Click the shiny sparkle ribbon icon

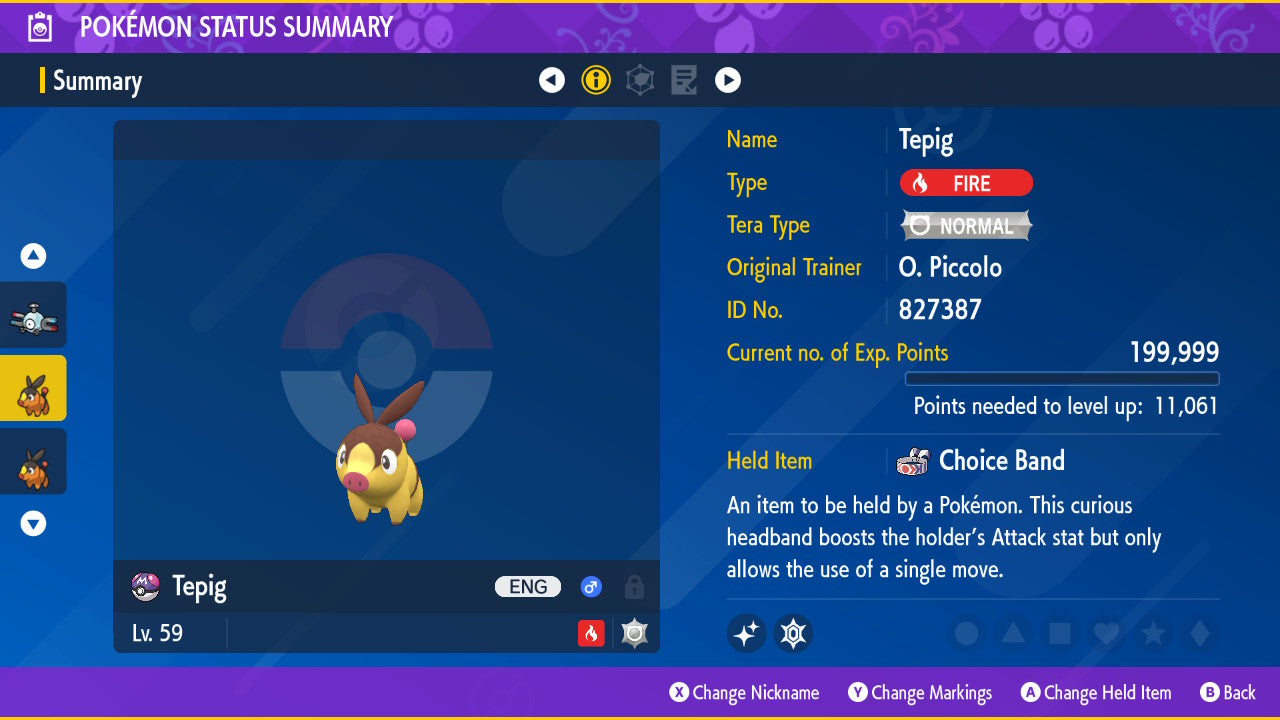pos(746,633)
